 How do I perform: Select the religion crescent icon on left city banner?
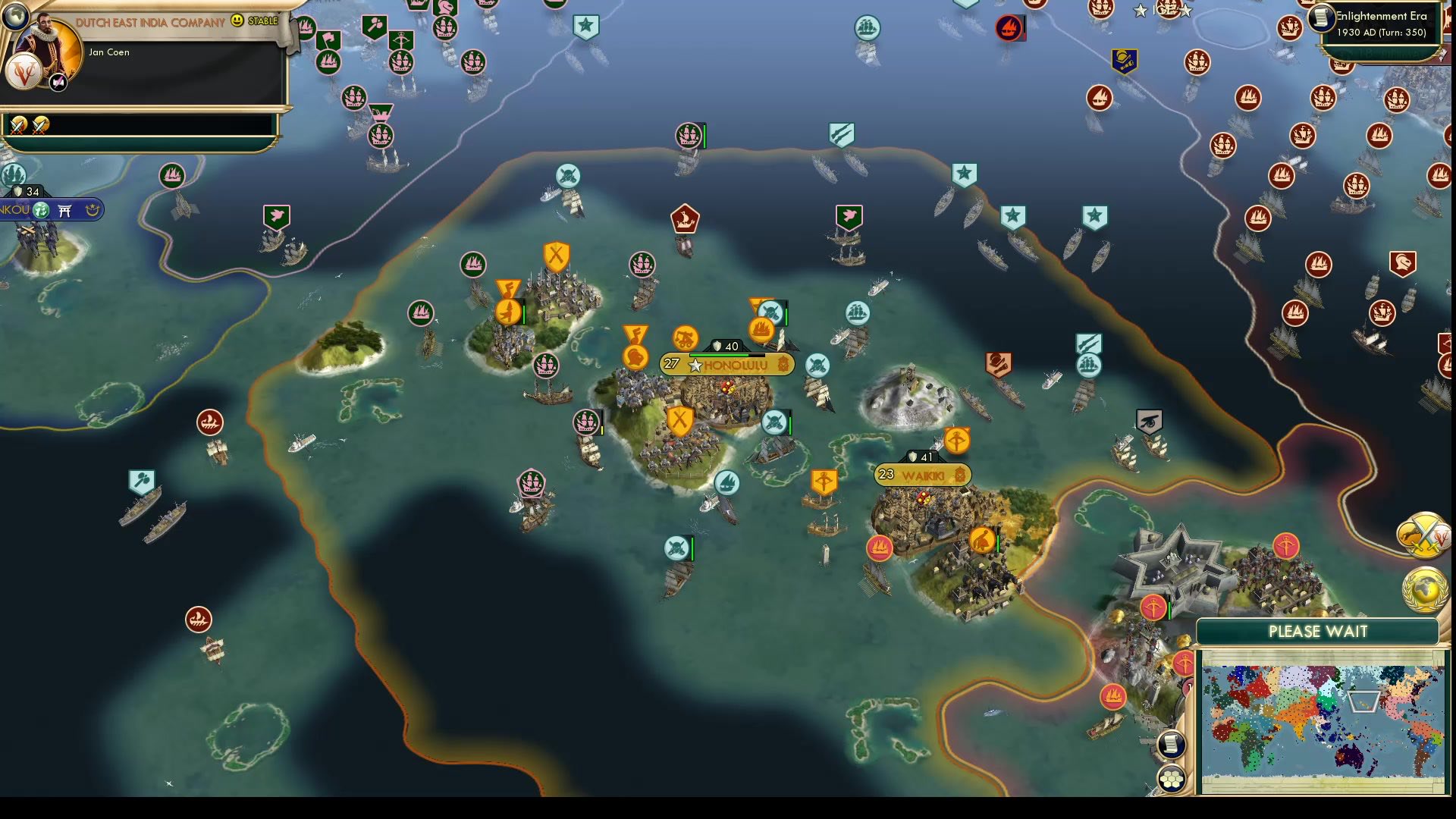point(93,210)
